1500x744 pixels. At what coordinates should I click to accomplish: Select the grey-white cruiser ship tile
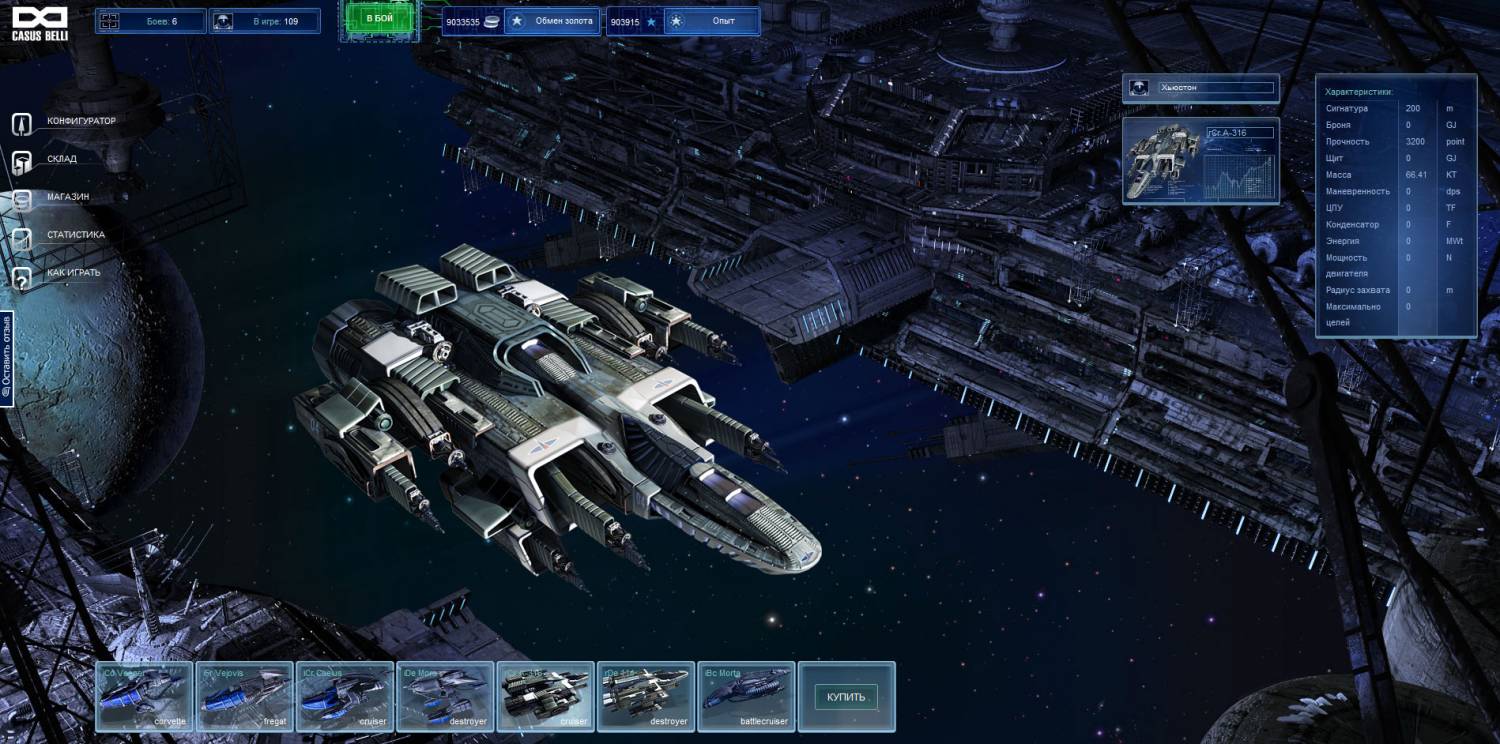pos(545,696)
